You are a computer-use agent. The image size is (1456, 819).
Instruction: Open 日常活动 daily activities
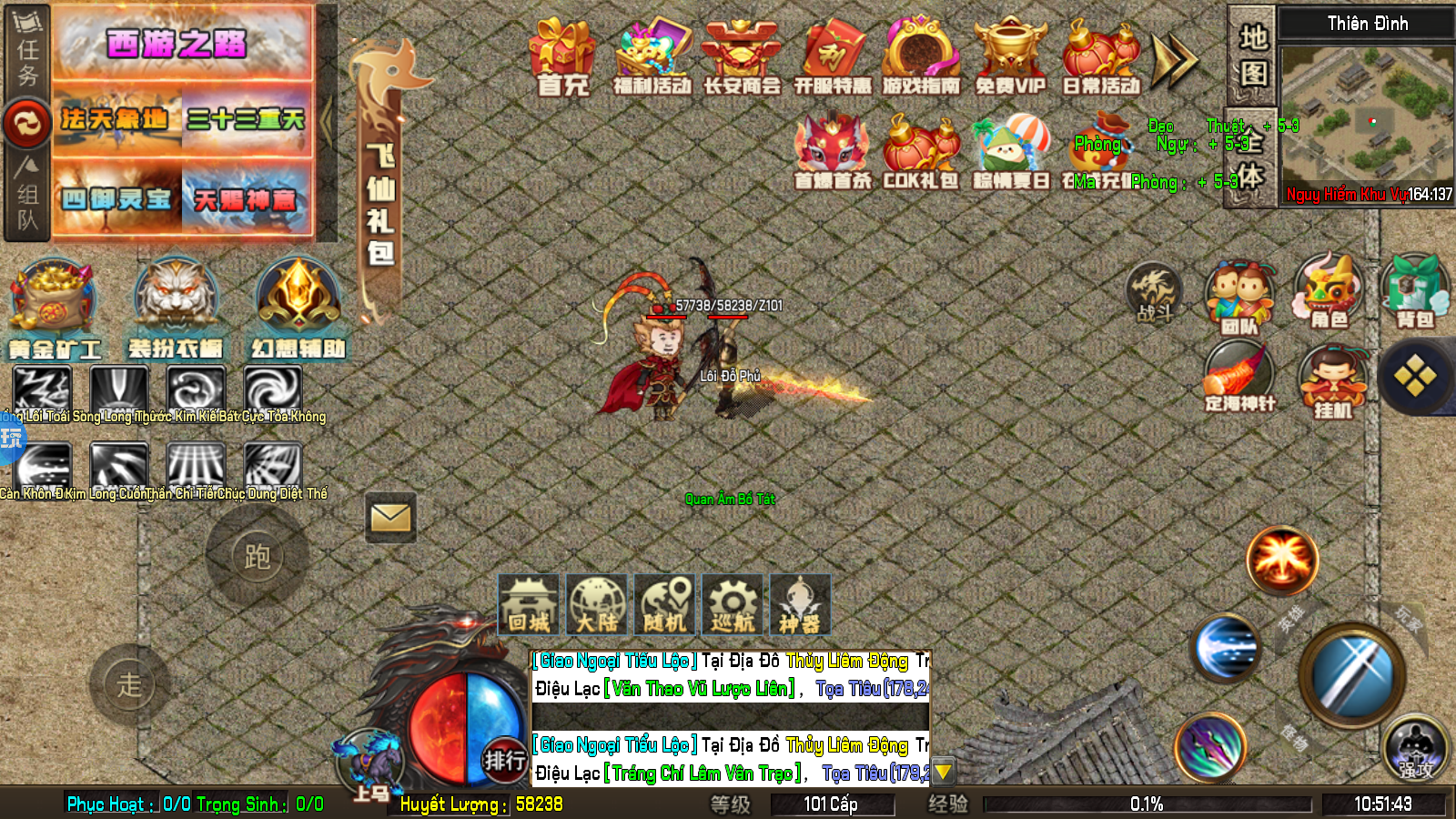click(x=1100, y=56)
